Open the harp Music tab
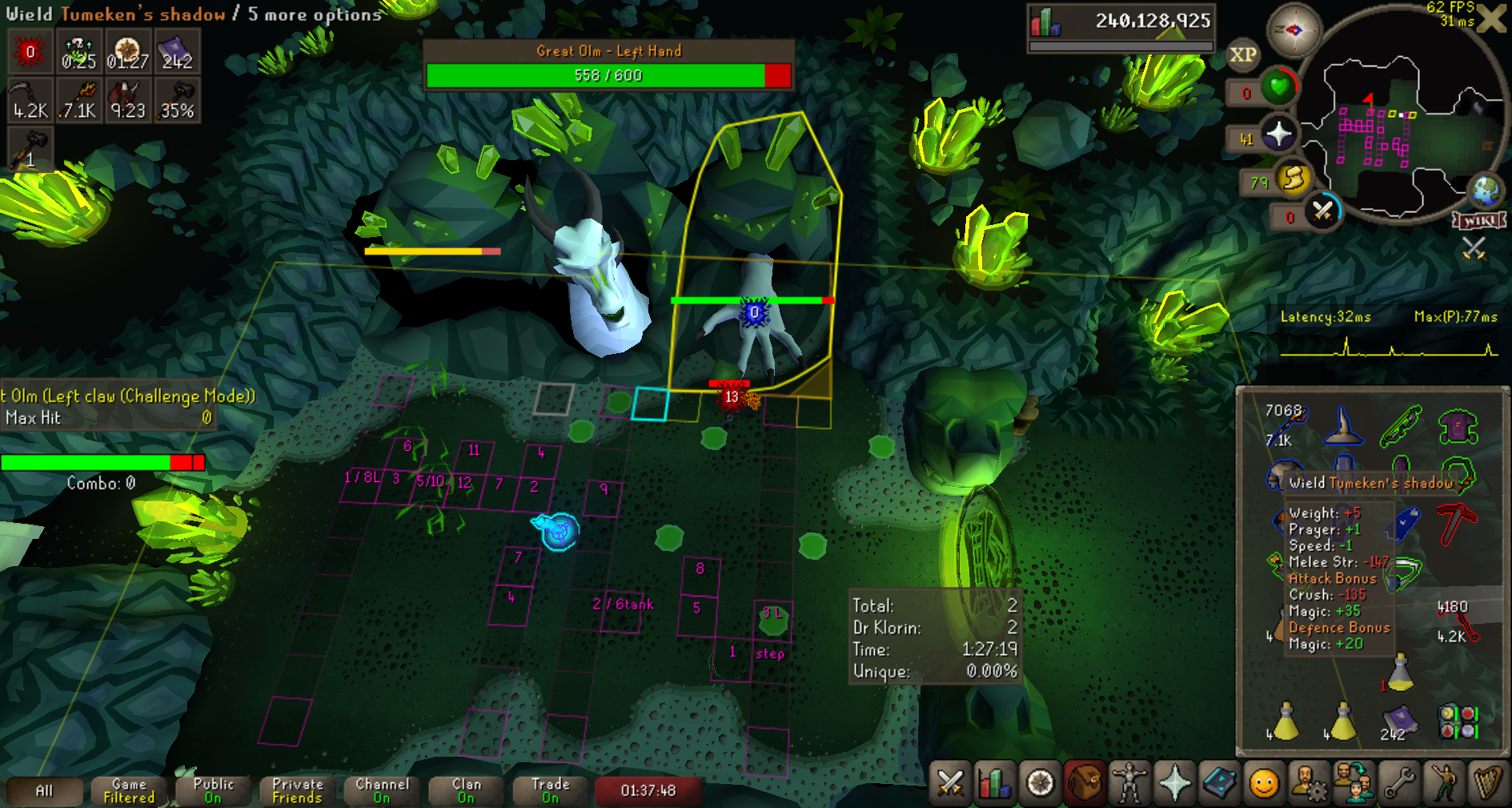 point(1487,783)
